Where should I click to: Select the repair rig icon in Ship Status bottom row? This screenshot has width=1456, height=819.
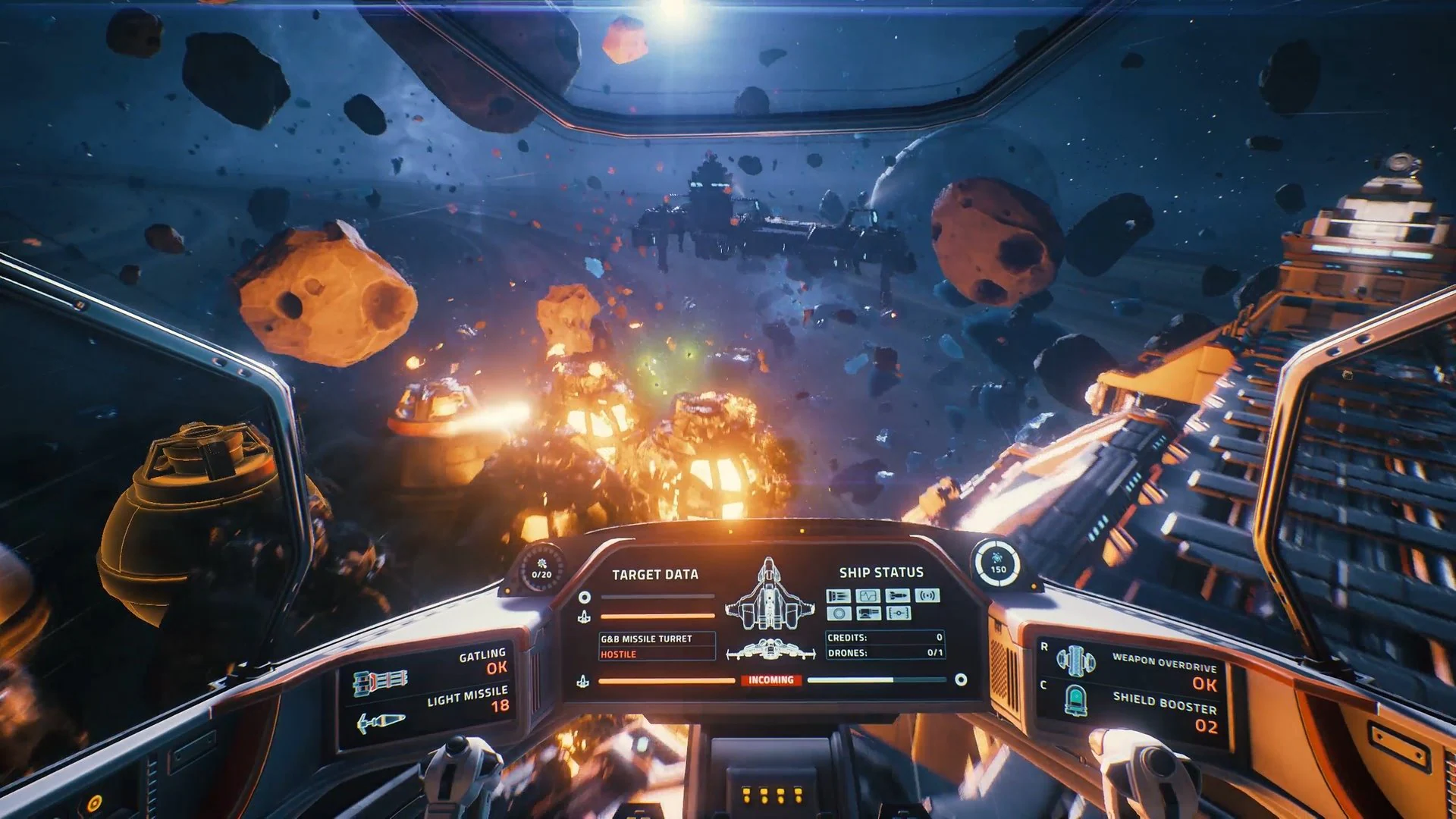[x=869, y=613]
